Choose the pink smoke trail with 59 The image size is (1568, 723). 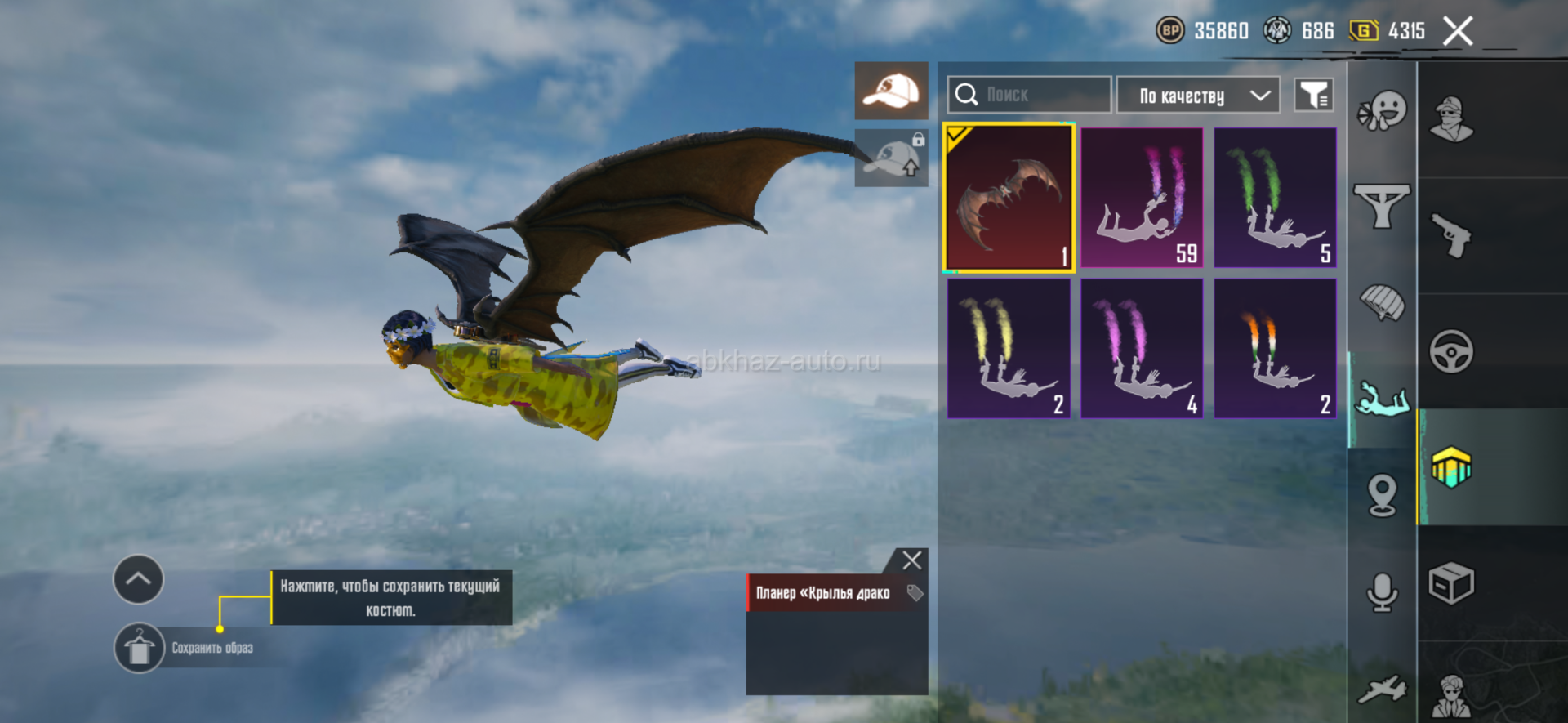pyautogui.click(x=1142, y=198)
